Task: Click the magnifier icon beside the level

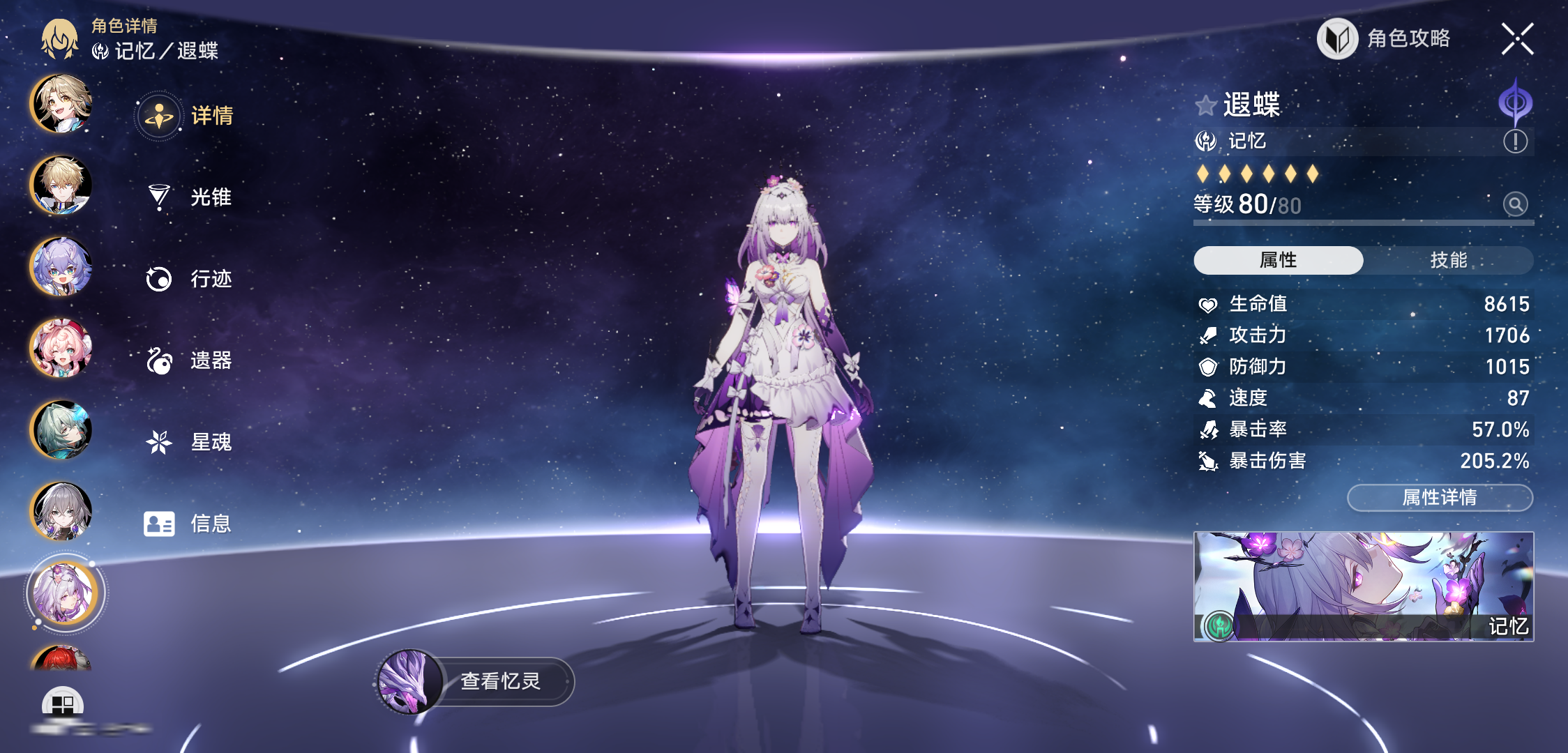Action: click(x=1515, y=204)
